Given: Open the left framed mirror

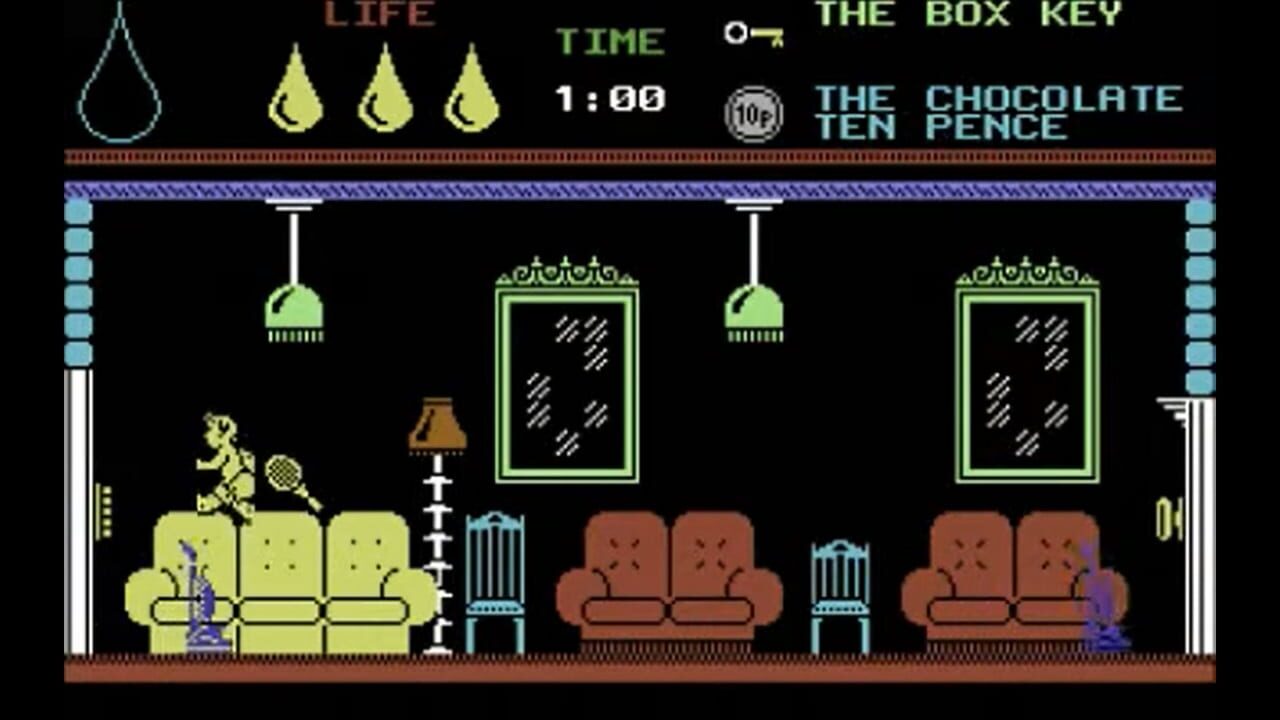Looking at the screenshot, I should [567, 385].
